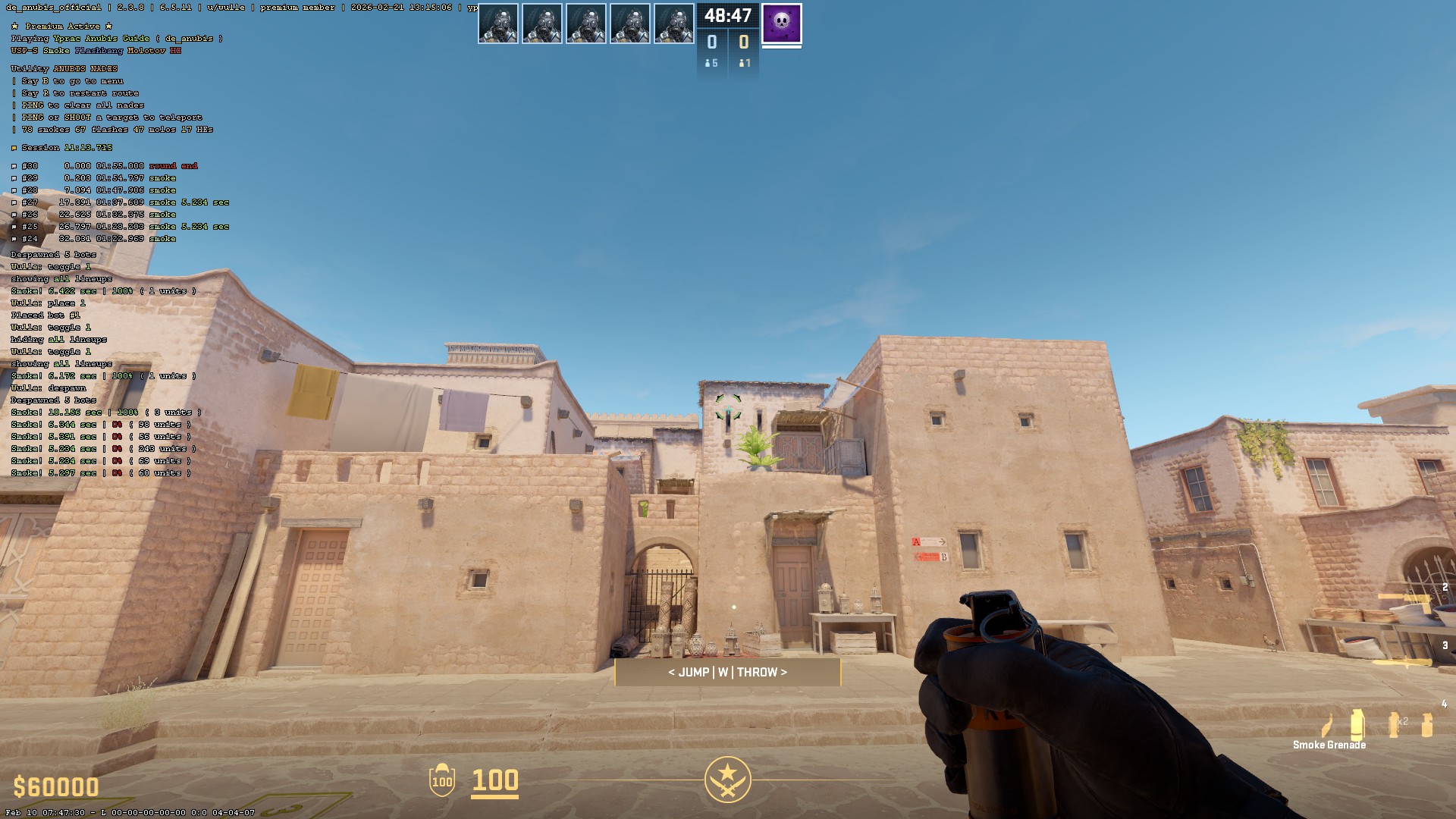Toggle the session marker next to Session 11:13.715
The height and width of the screenshot is (819, 1456).
[14, 148]
